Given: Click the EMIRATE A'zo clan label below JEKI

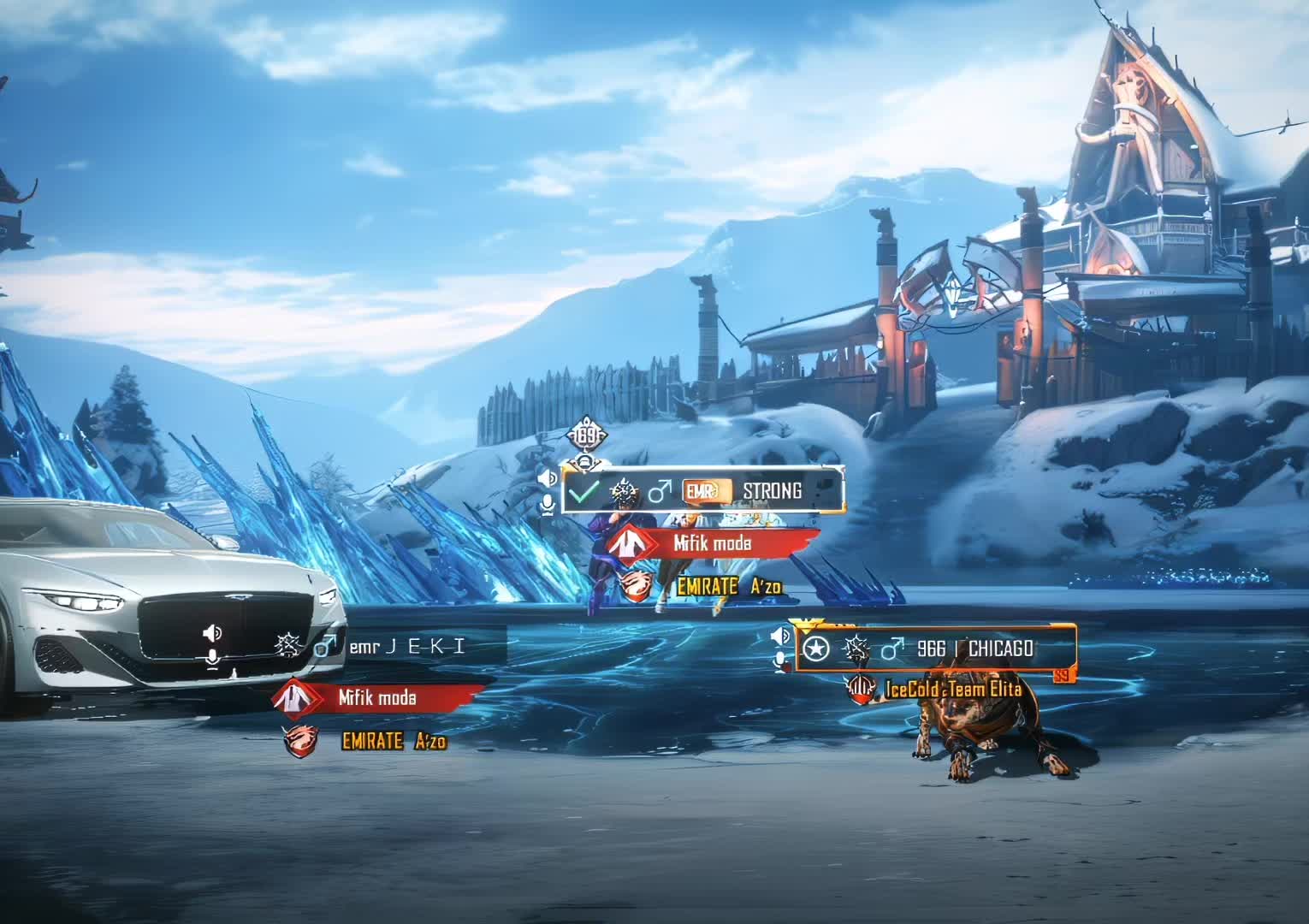Looking at the screenshot, I should click(393, 741).
